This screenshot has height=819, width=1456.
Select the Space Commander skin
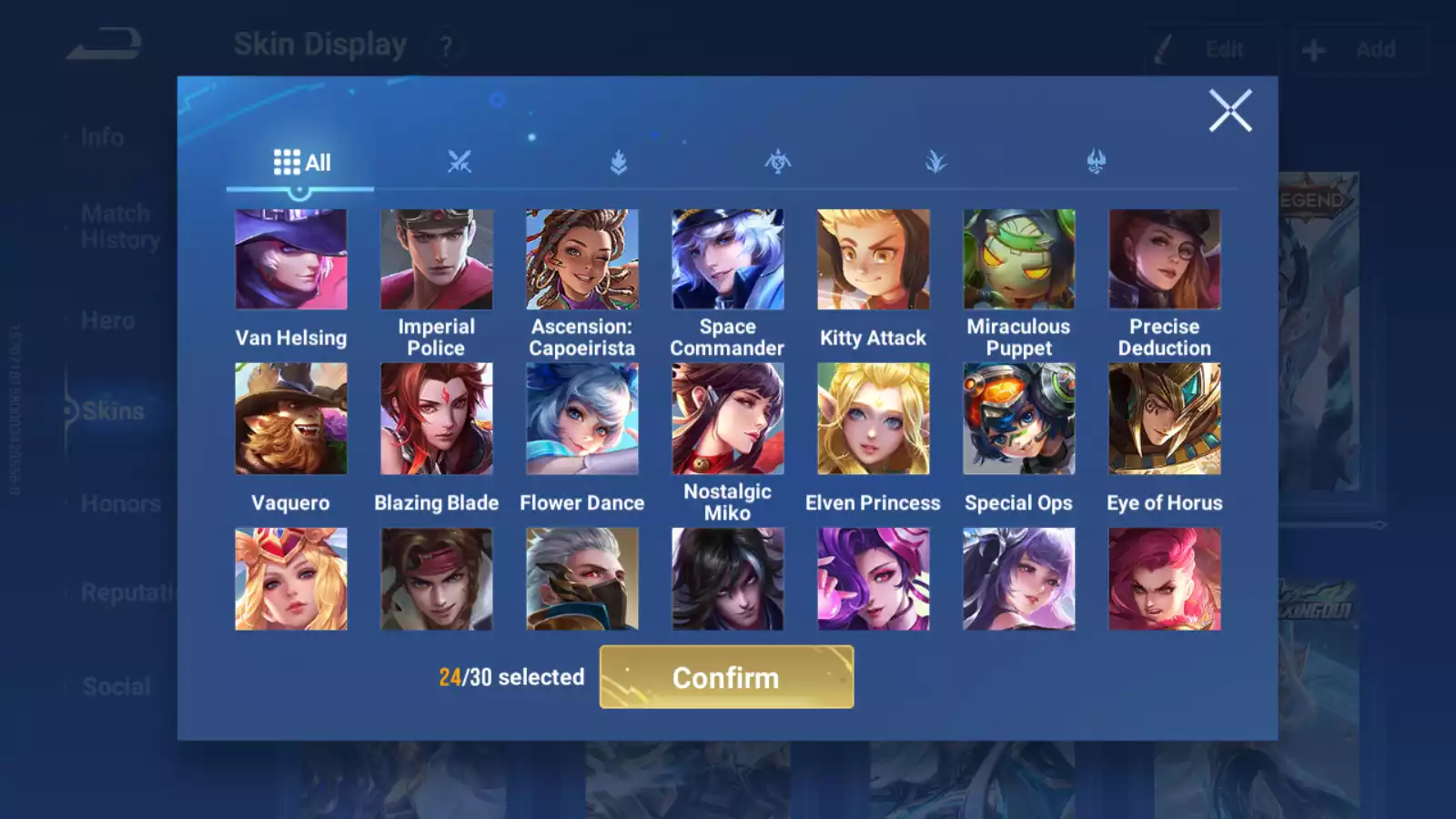(x=728, y=260)
